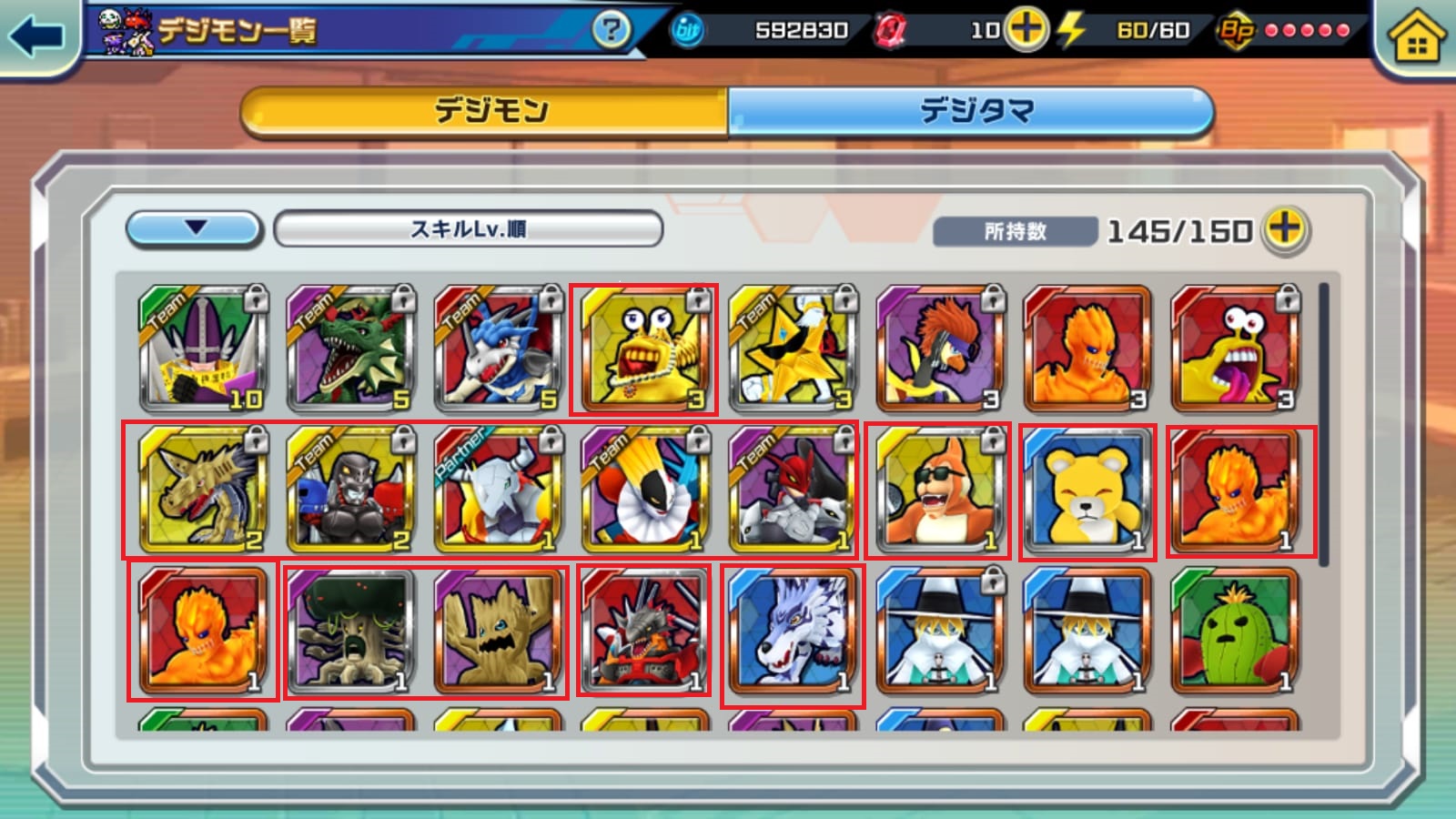
Task: Select the blue wolf Digimon card
Action: click(x=793, y=632)
